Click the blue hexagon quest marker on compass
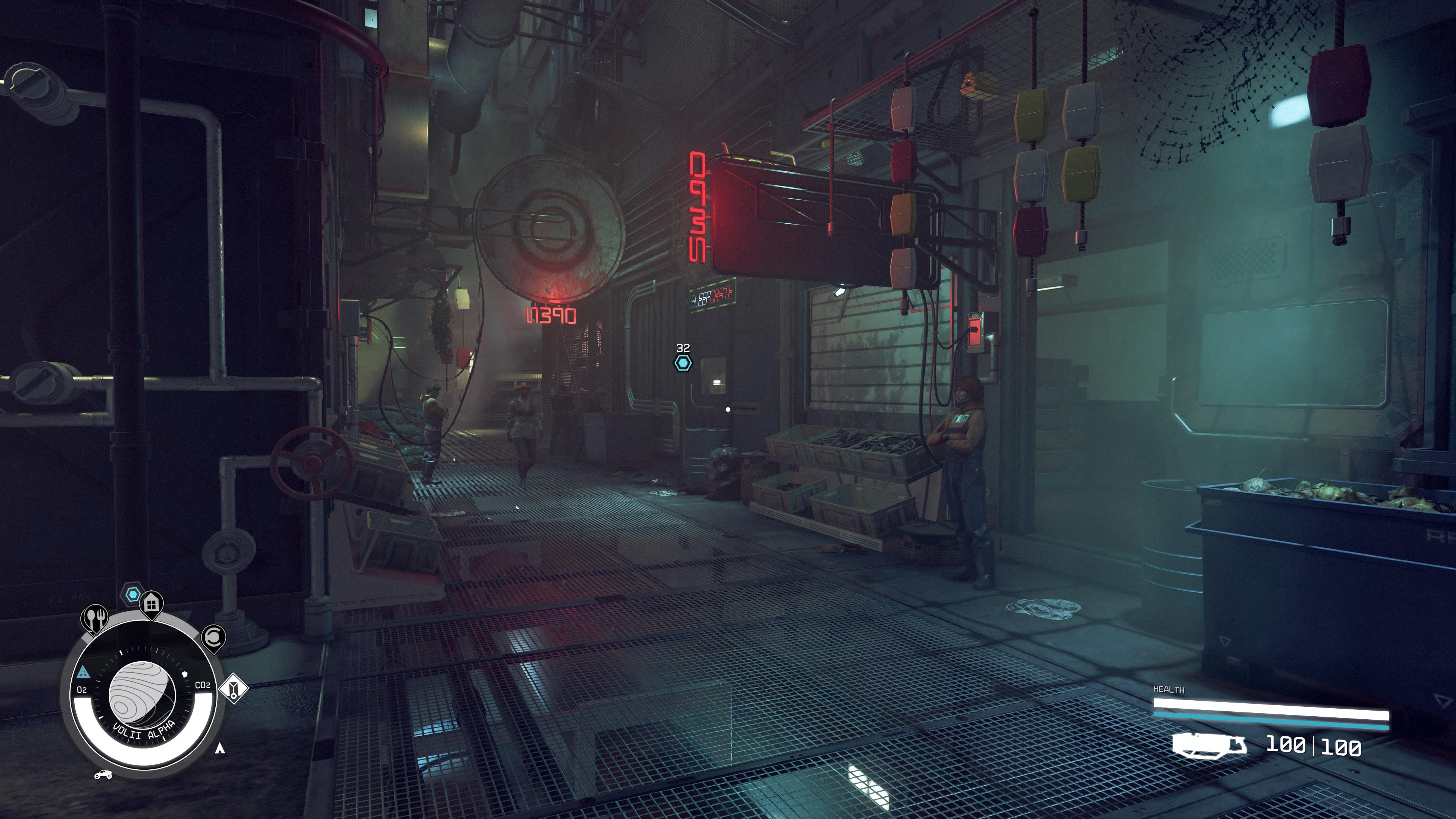1456x819 pixels. (x=132, y=594)
